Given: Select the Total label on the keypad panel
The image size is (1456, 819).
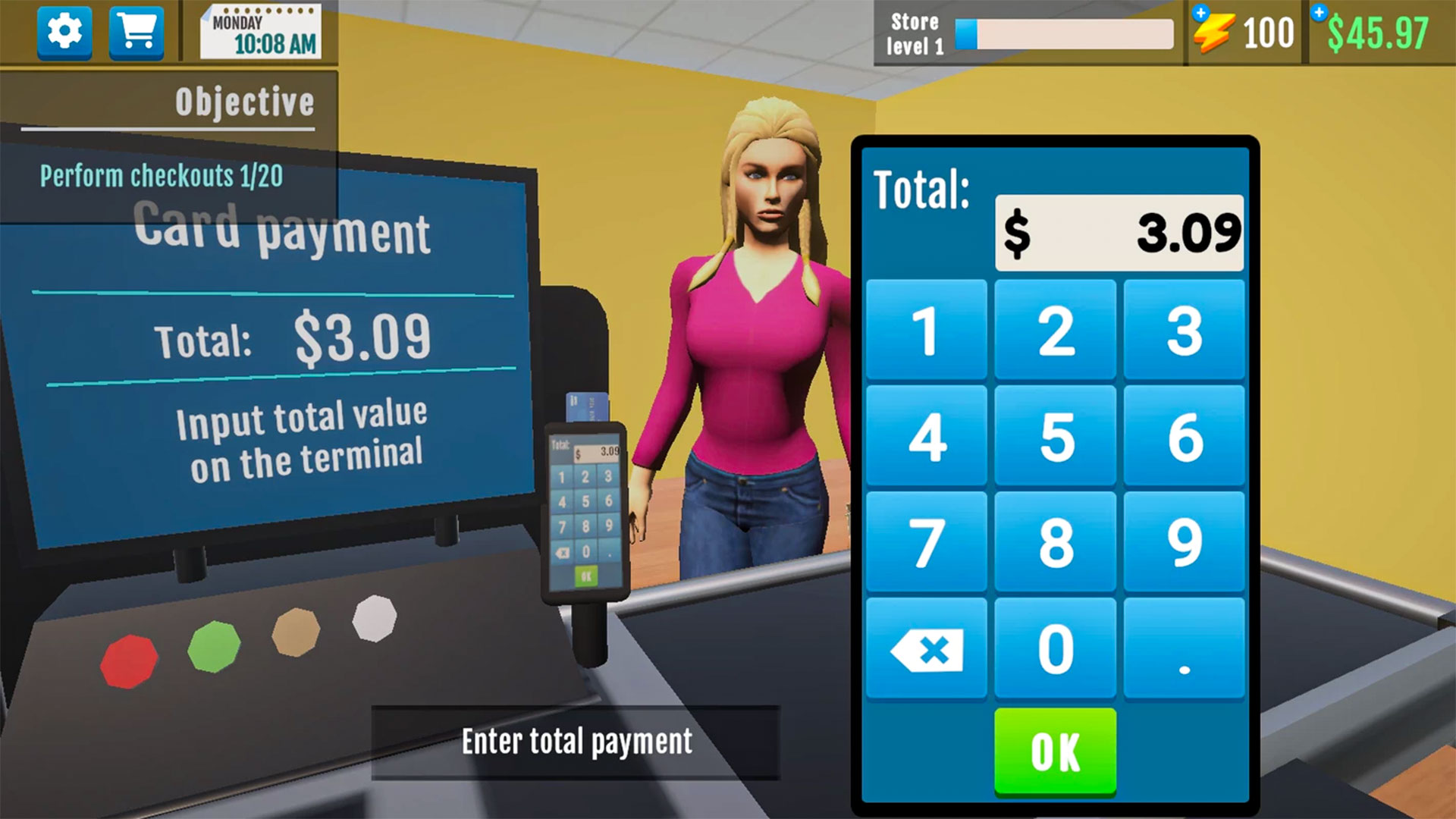Looking at the screenshot, I should [x=921, y=188].
